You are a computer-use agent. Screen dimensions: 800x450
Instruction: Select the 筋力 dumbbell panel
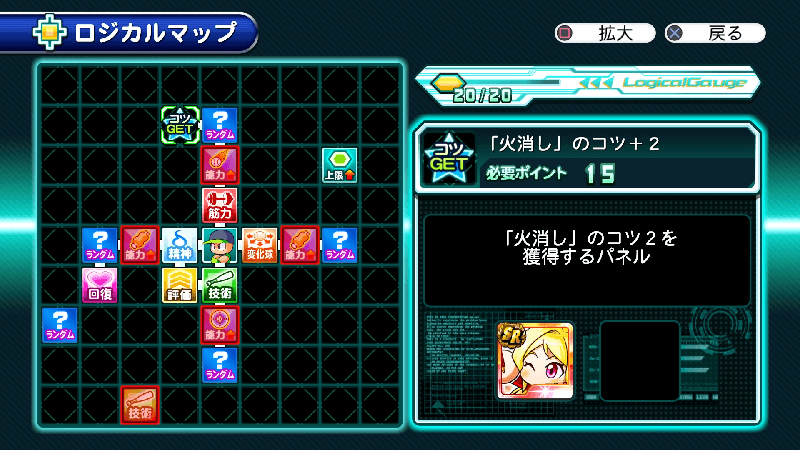tap(220, 205)
